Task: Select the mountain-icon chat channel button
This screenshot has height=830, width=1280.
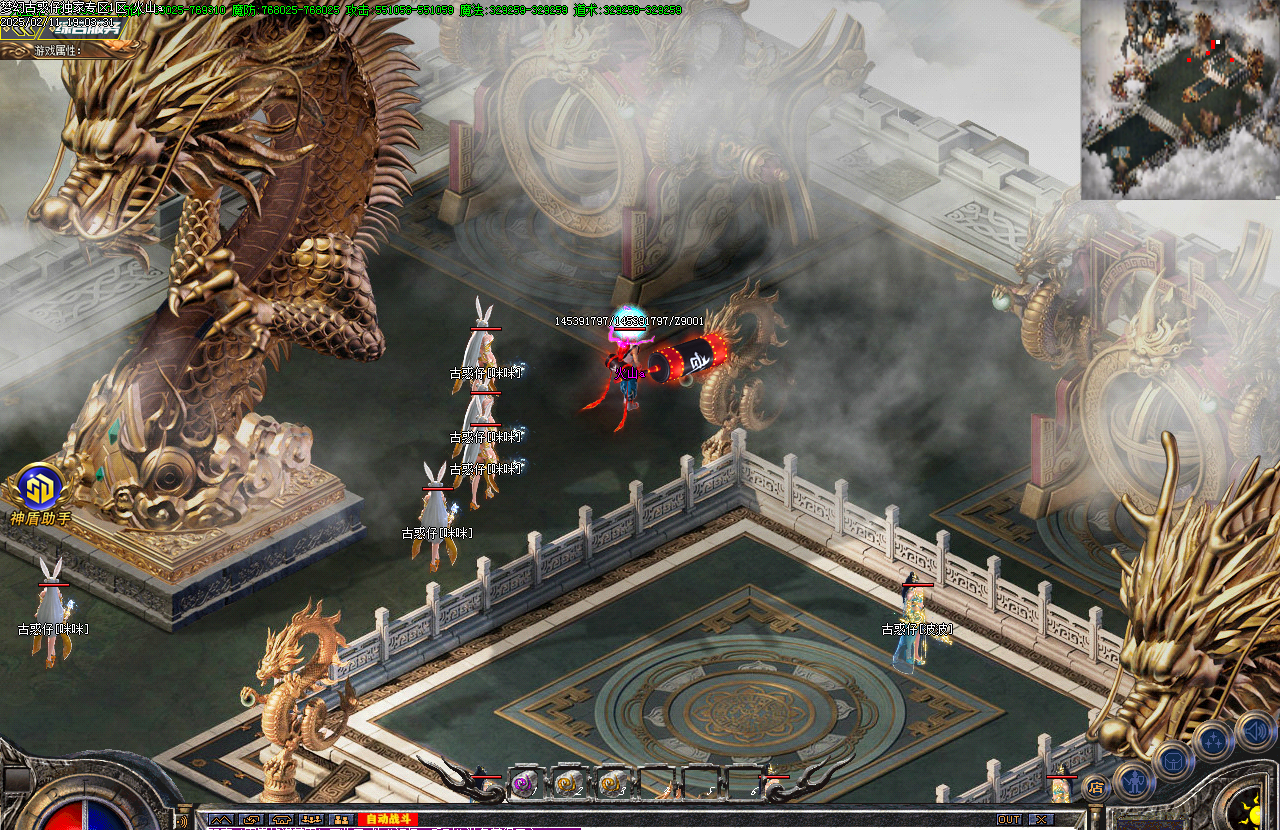Action: click(x=221, y=820)
